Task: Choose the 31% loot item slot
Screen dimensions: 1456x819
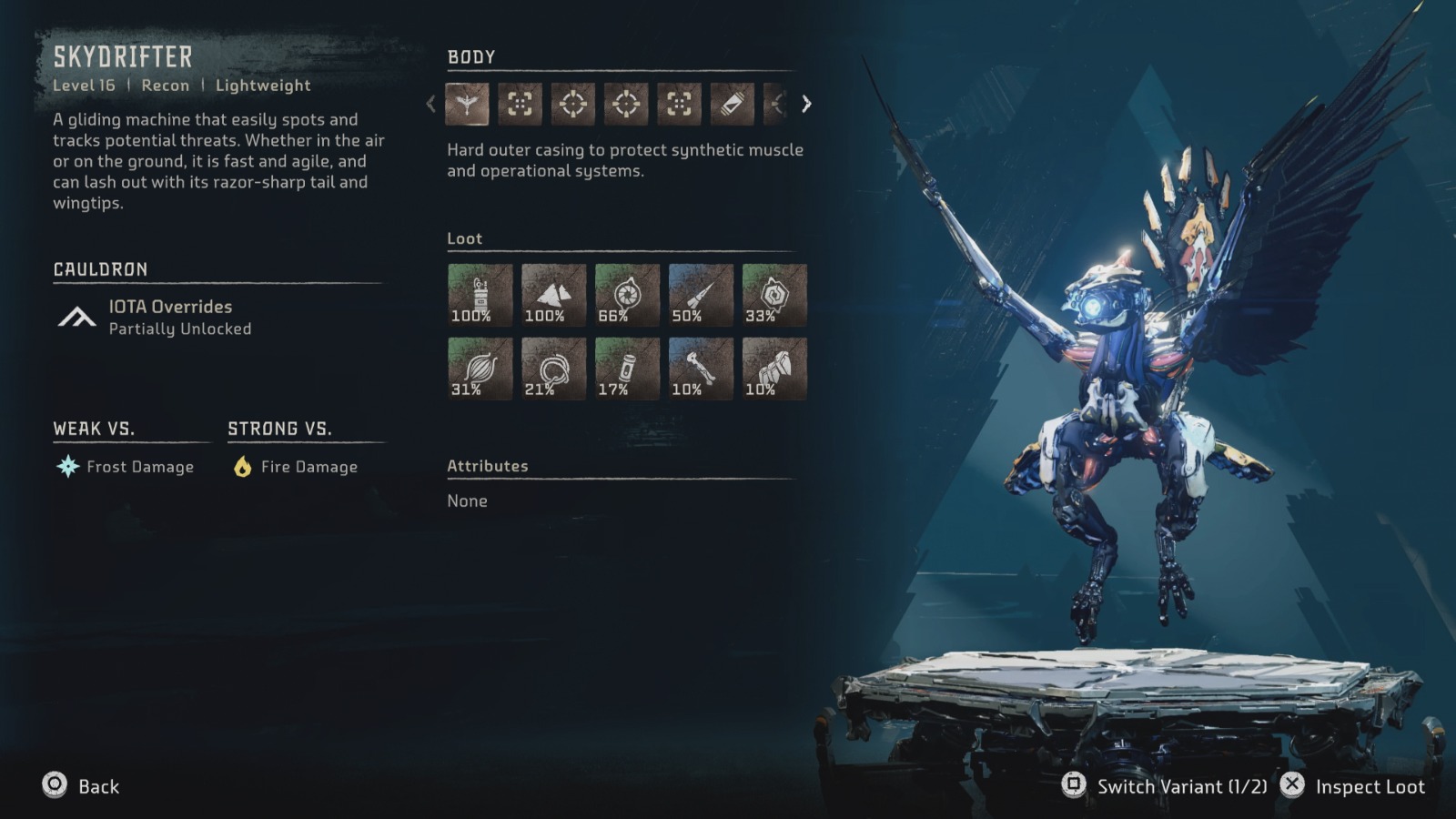Action: pos(480,369)
